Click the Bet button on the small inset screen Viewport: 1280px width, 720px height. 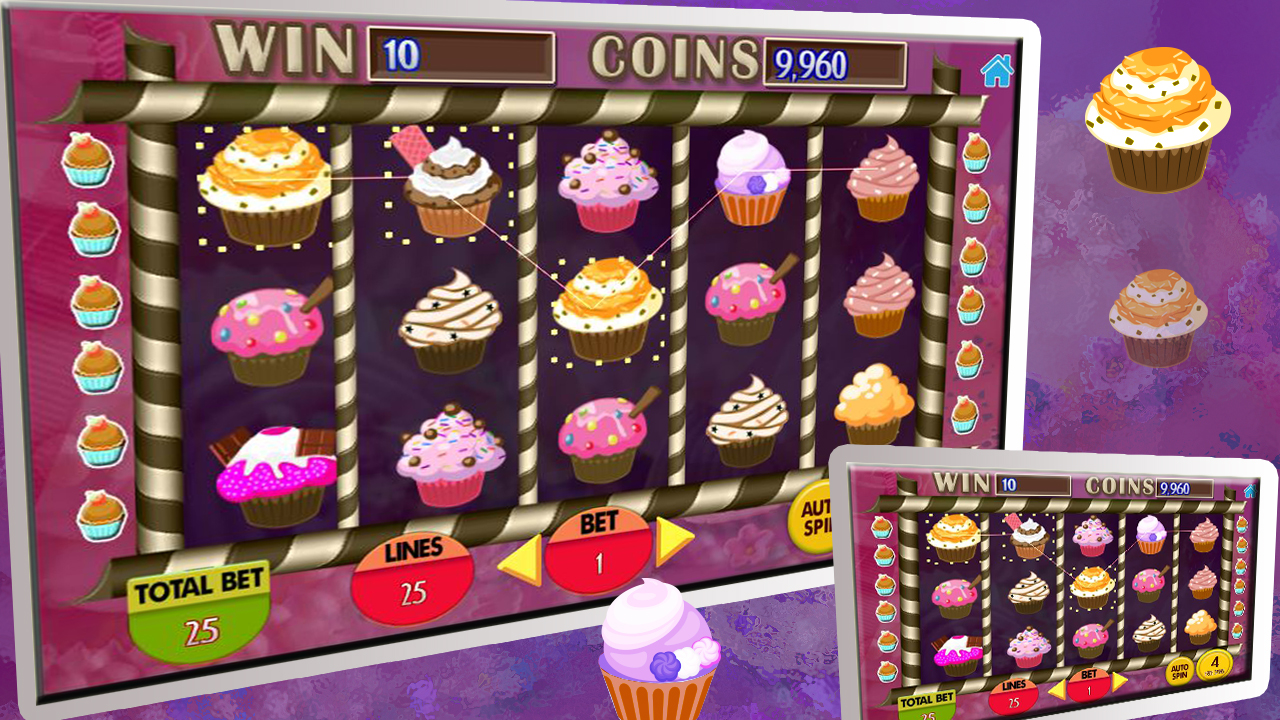1088,684
